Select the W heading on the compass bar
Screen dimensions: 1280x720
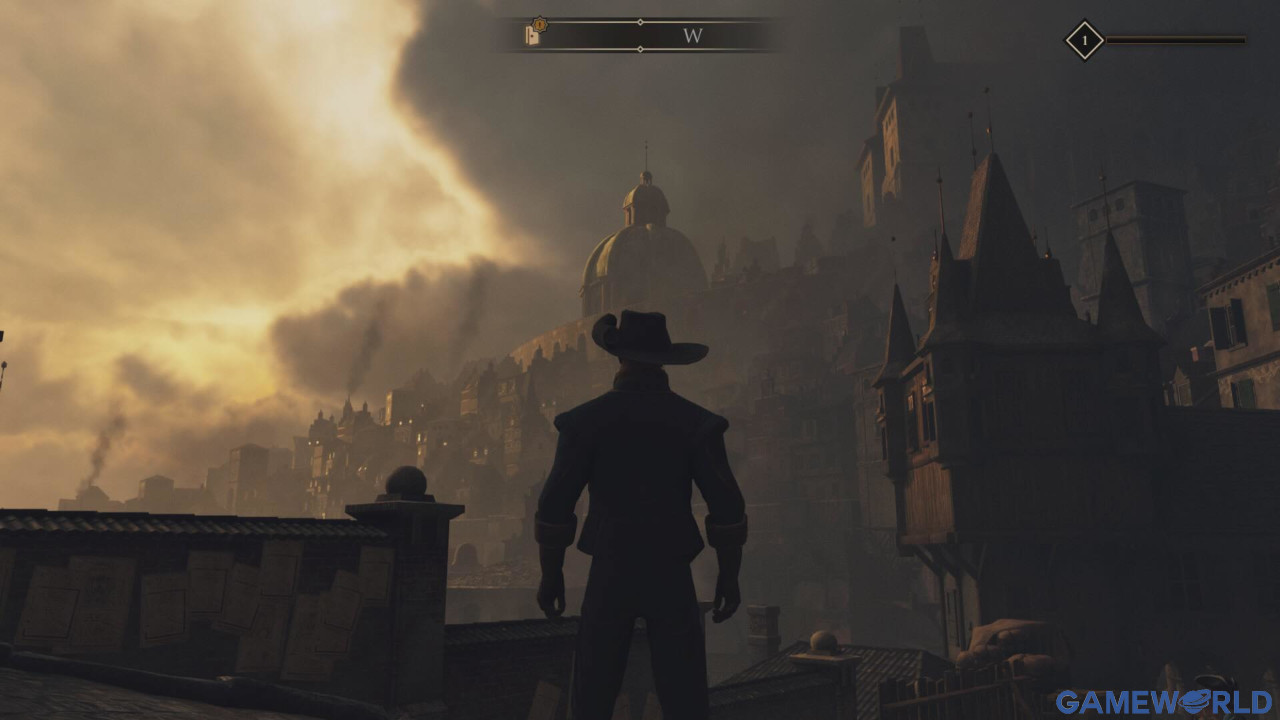[x=692, y=36]
